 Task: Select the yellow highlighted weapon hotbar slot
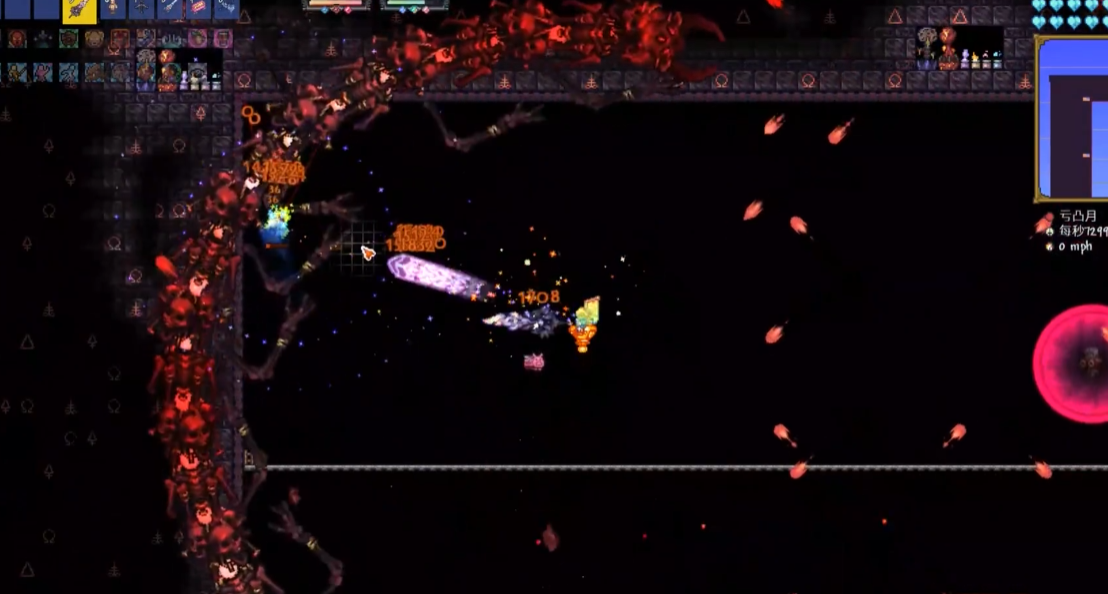point(79,10)
